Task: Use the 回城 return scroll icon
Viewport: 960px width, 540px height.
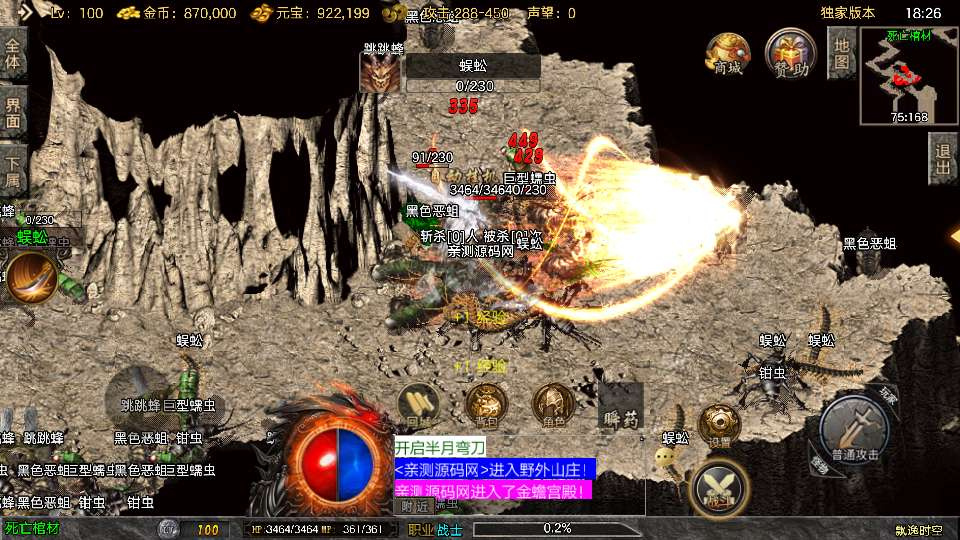Action: point(418,404)
